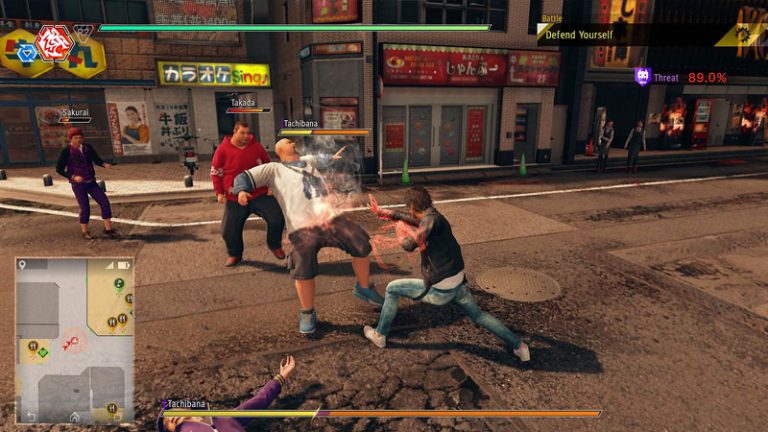Click the red player marker on the minimap
The width and height of the screenshot is (768, 432).
[71, 345]
